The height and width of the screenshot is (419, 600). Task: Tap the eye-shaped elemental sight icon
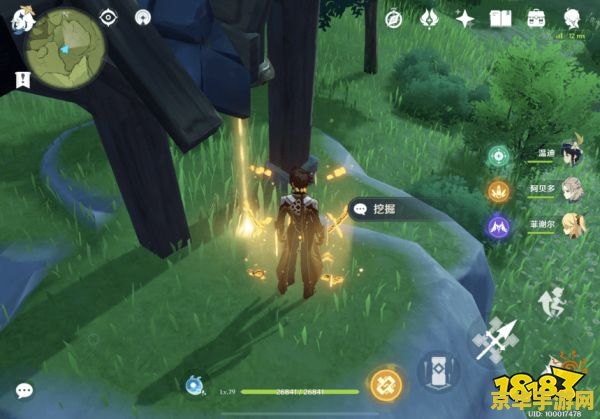click(x=109, y=17)
